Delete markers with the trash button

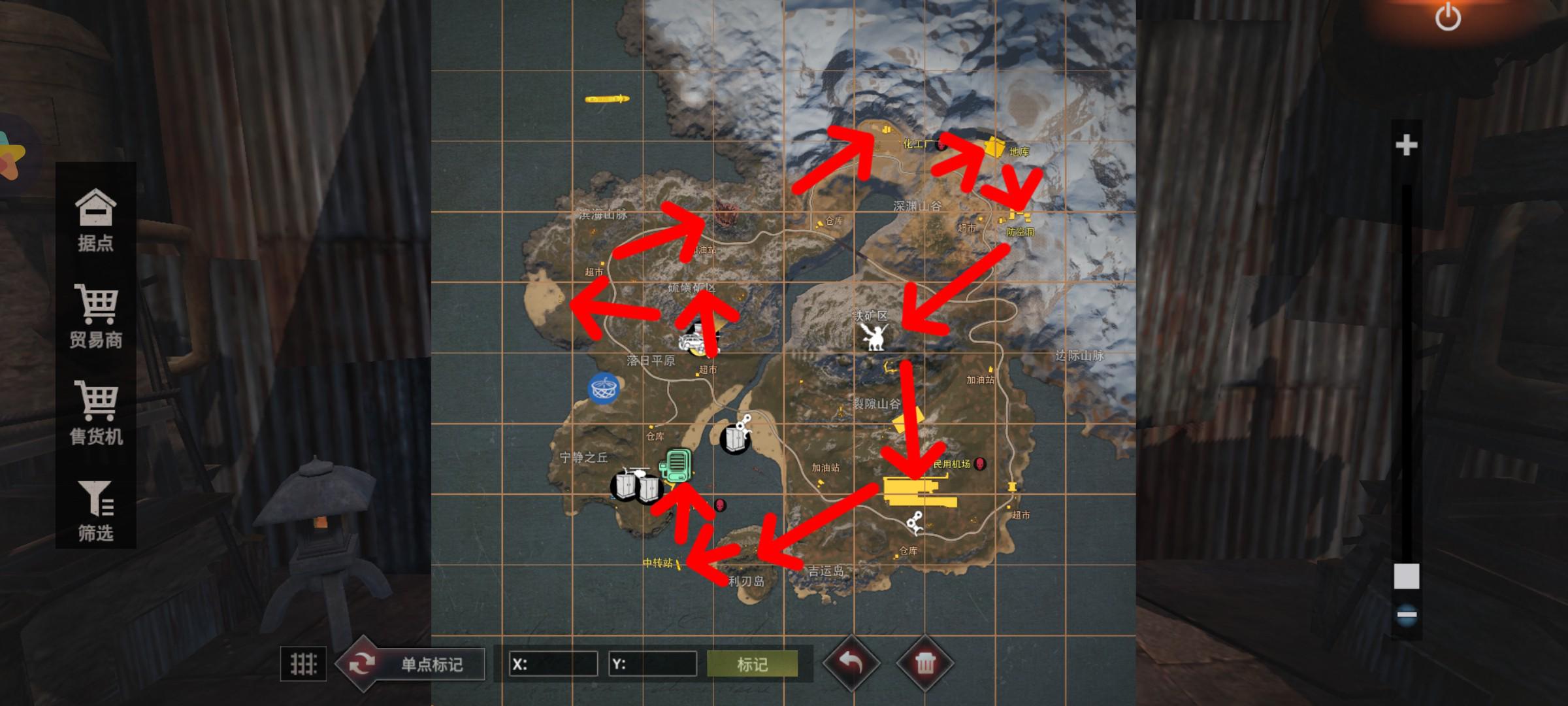924,664
